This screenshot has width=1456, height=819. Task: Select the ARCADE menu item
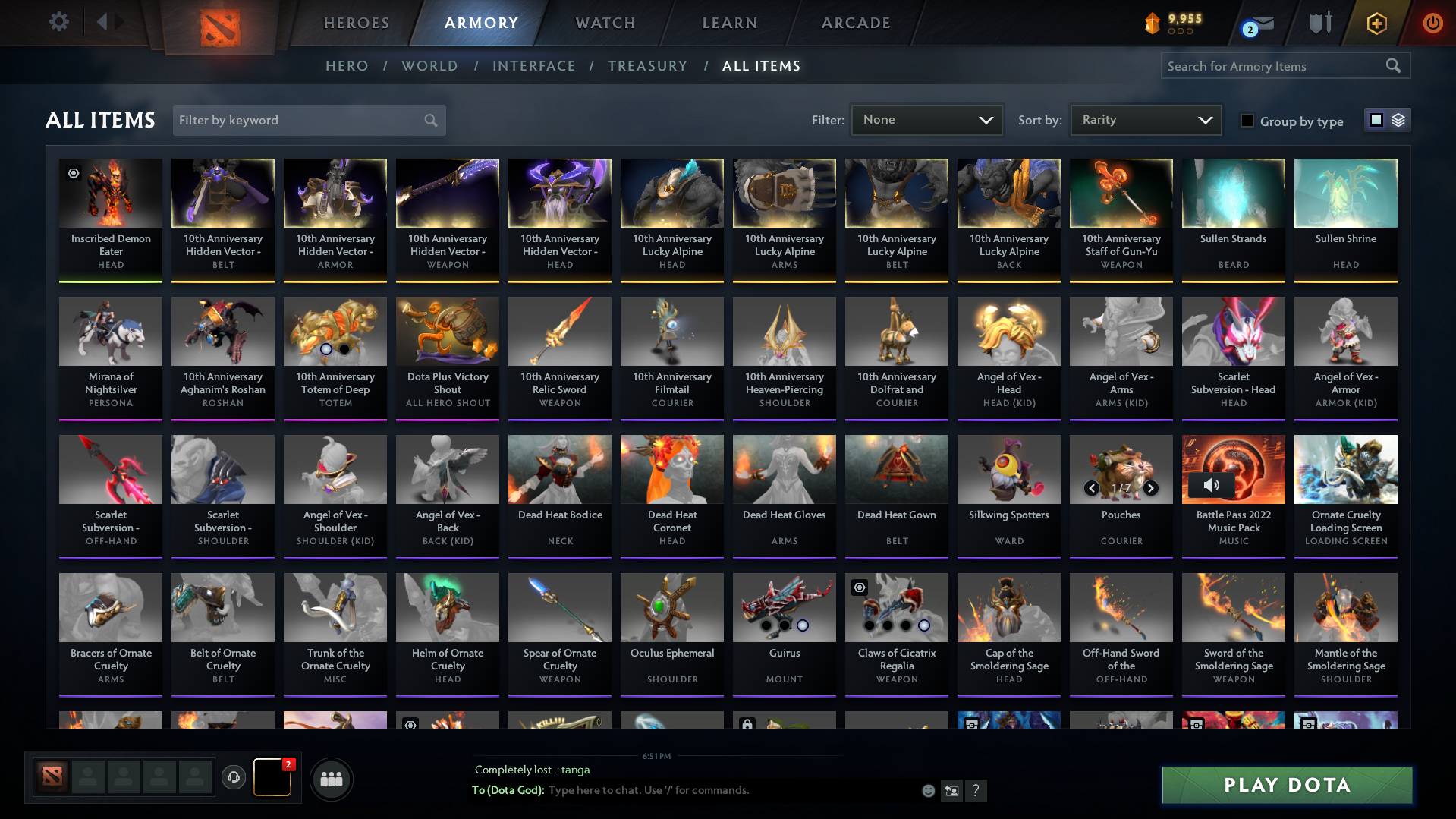coord(855,23)
